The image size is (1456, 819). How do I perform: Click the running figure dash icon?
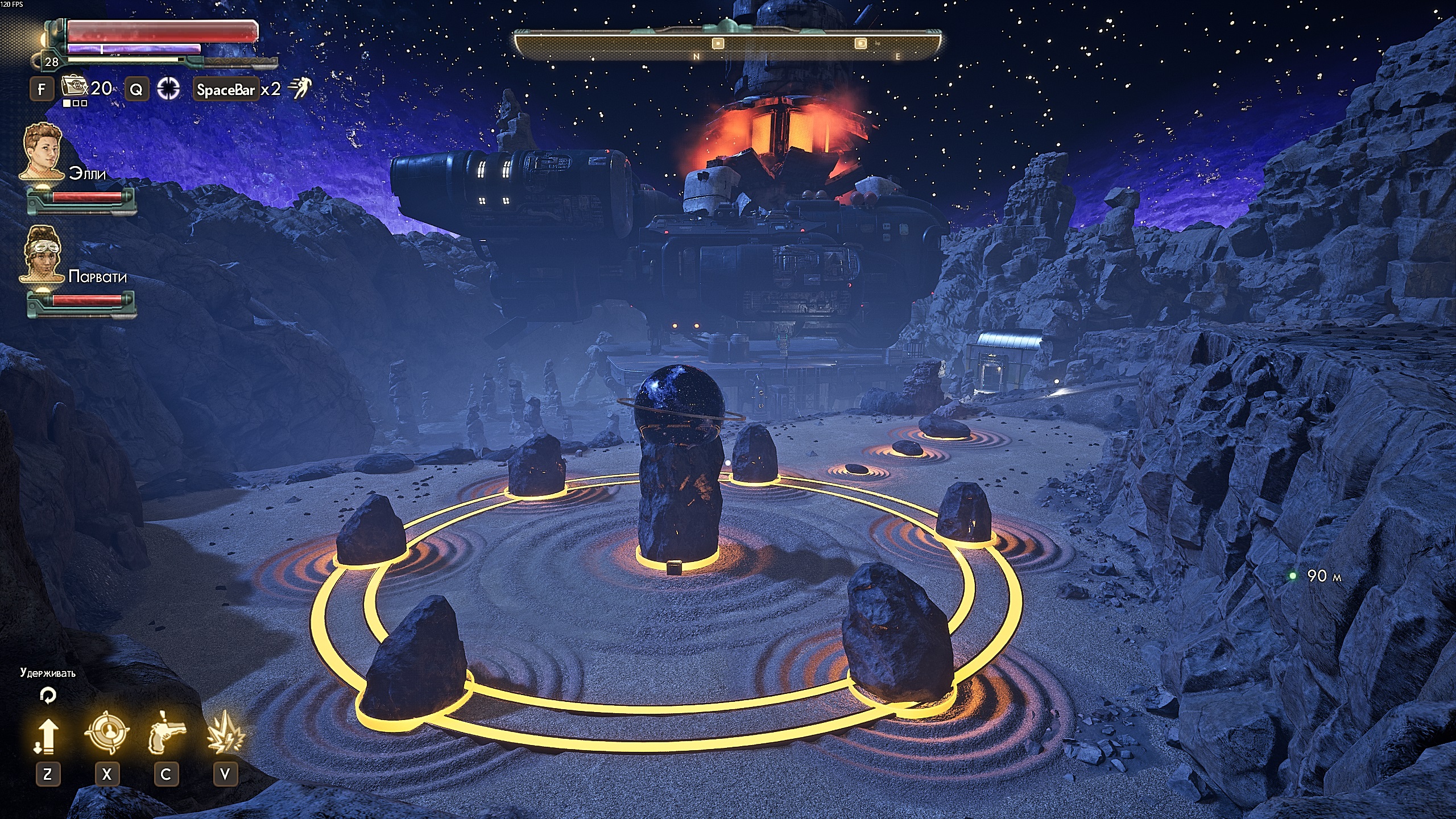tap(300, 88)
